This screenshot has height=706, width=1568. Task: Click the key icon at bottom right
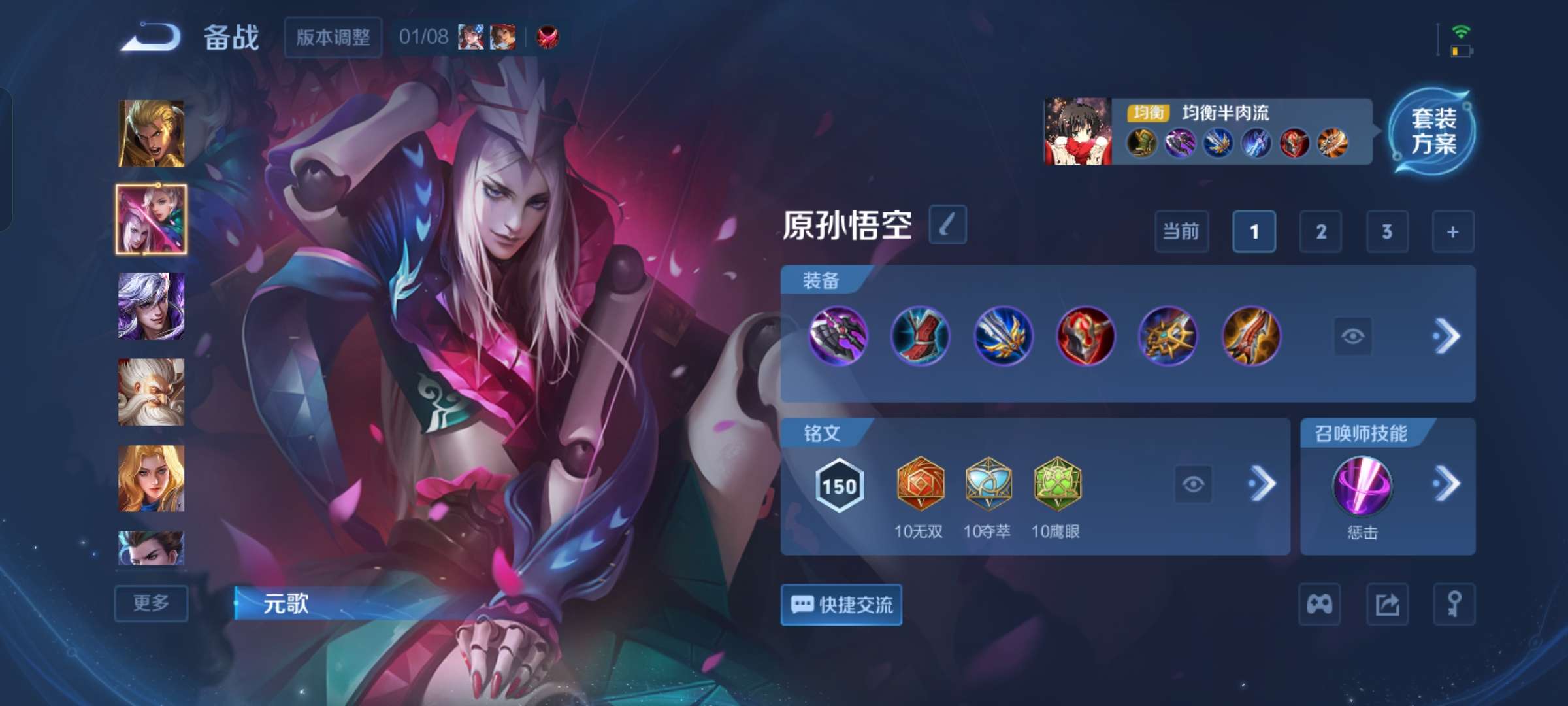pyautogui.click(x=1454, y=605)
